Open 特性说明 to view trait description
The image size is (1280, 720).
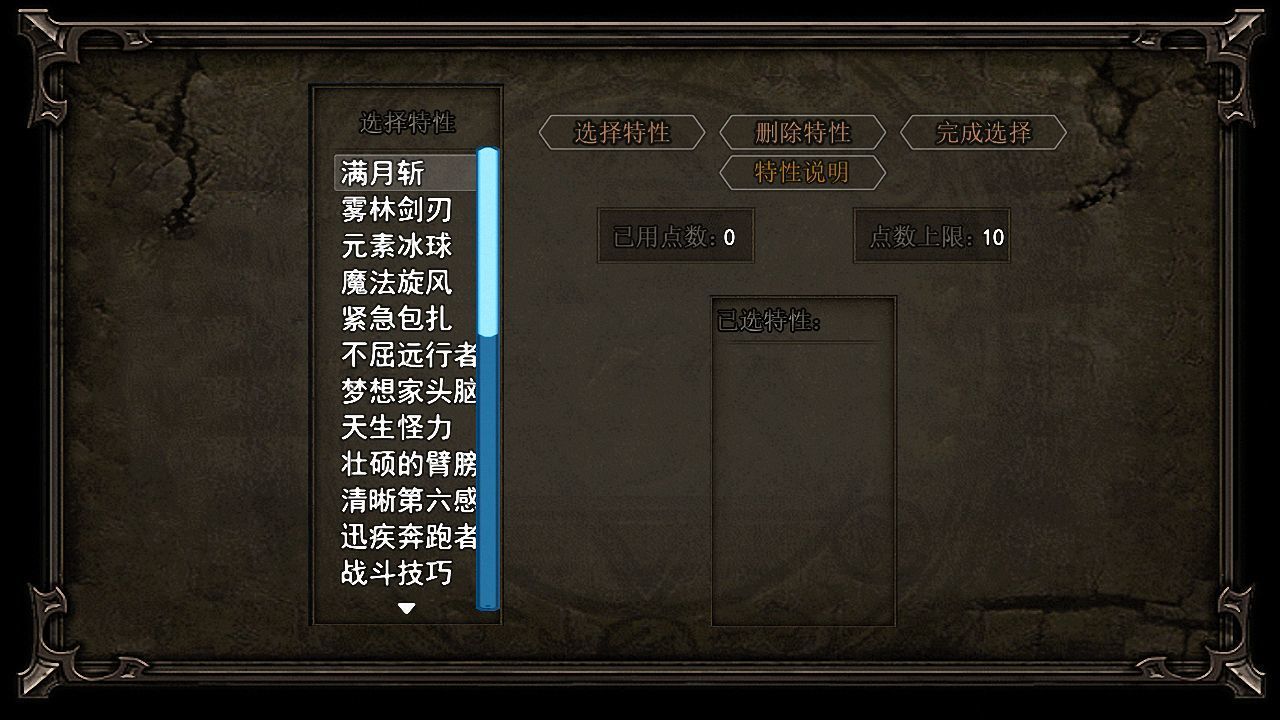(x=804, y=172)
